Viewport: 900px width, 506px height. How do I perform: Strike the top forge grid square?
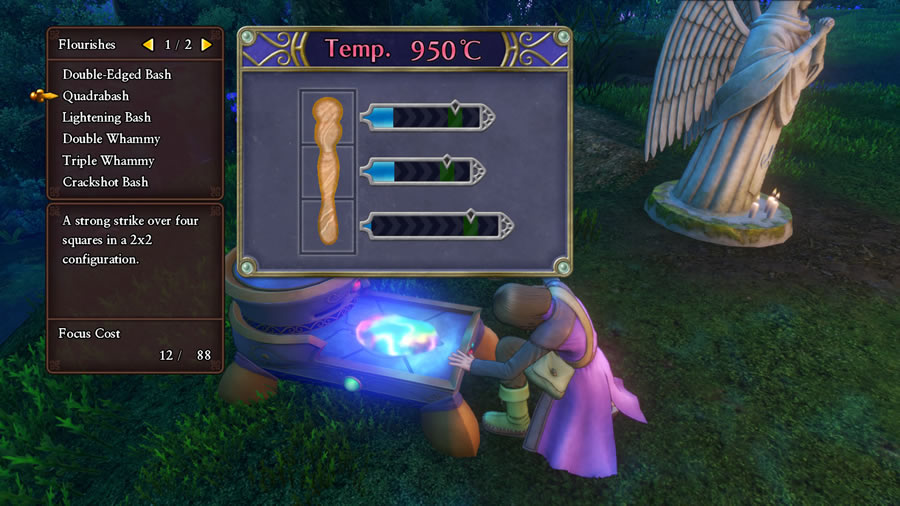[x=327, y=119]
